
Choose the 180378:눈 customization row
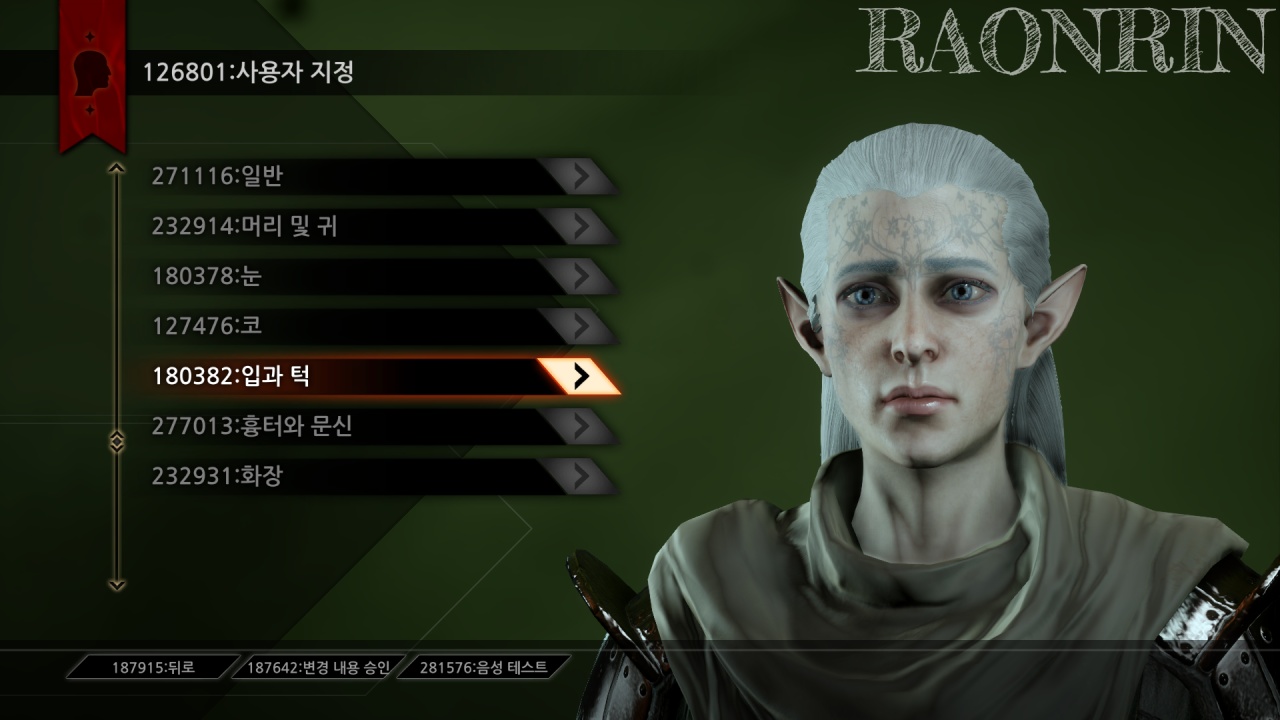point(380,277)
